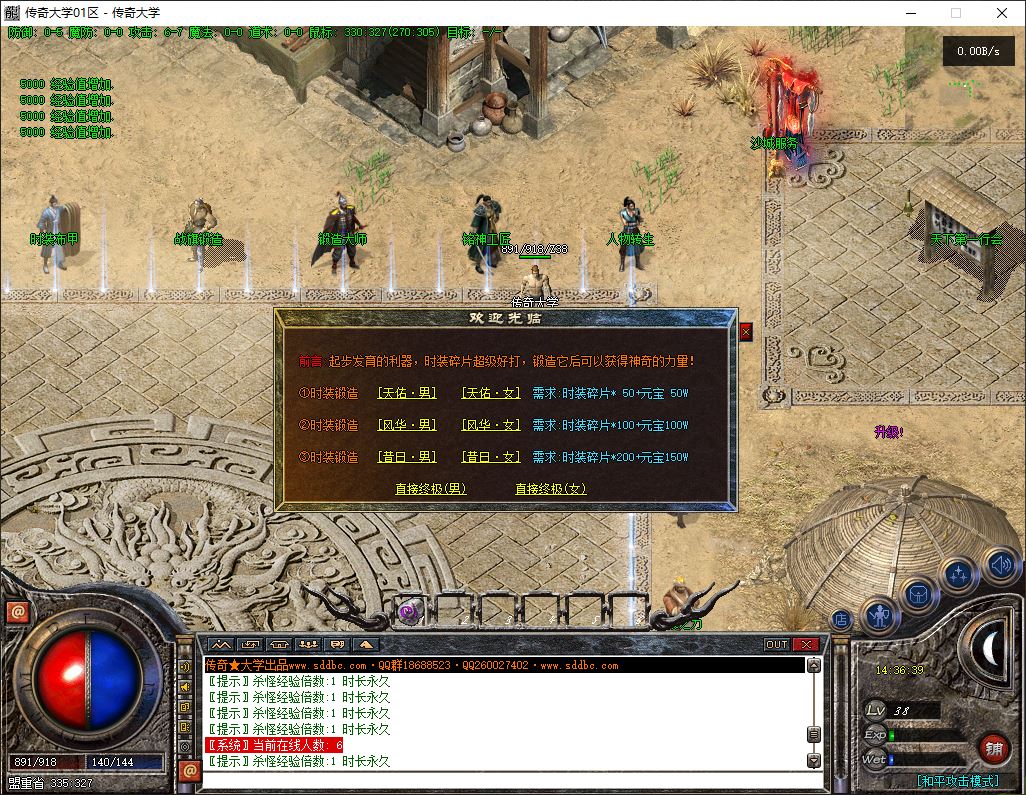
Task: Use the purple item in the hotbar
Action: (x=408, y=612)
